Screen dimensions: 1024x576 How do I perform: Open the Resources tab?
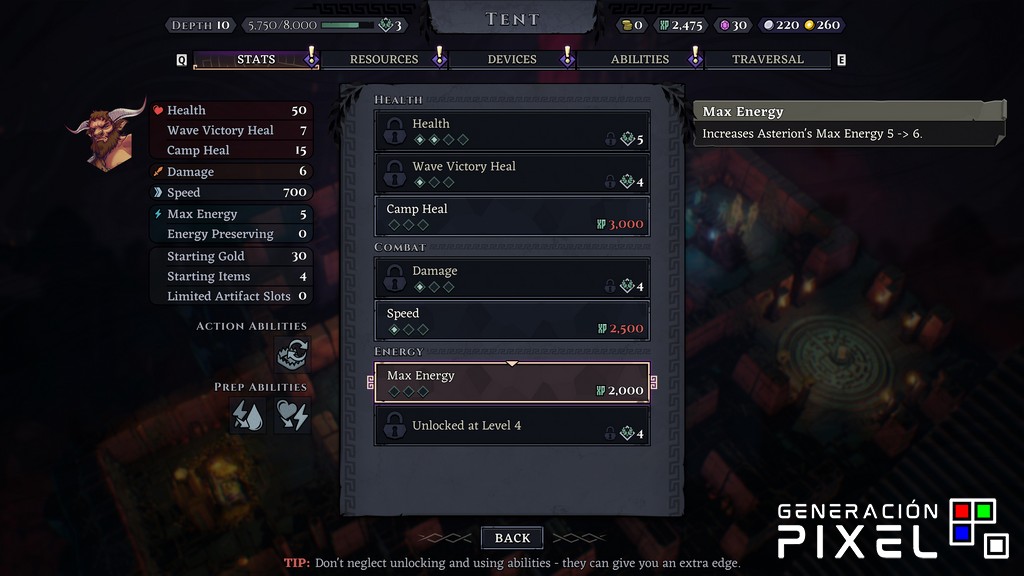pos(384,60)
